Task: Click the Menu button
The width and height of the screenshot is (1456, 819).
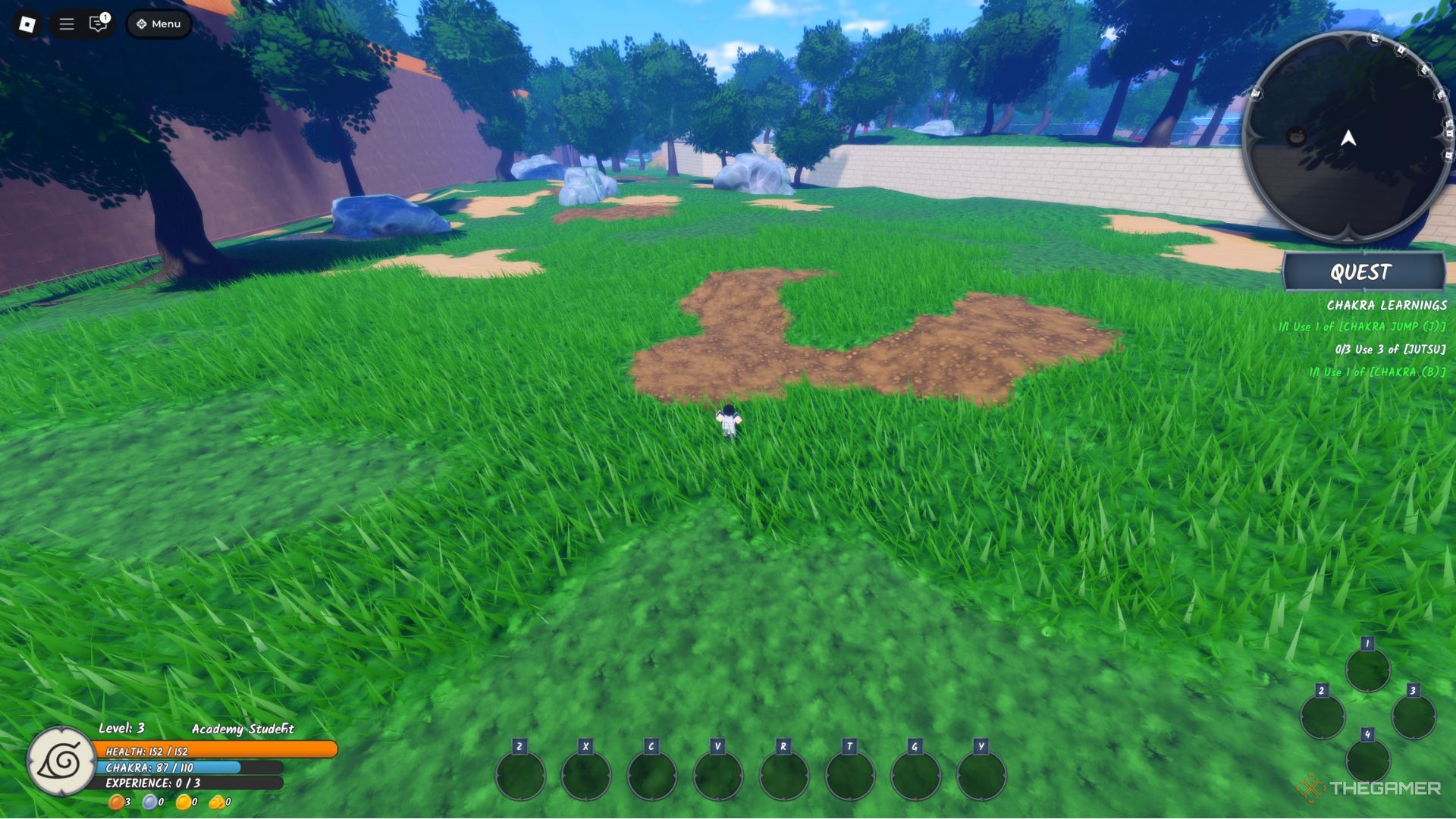Action: coord(159,24)
